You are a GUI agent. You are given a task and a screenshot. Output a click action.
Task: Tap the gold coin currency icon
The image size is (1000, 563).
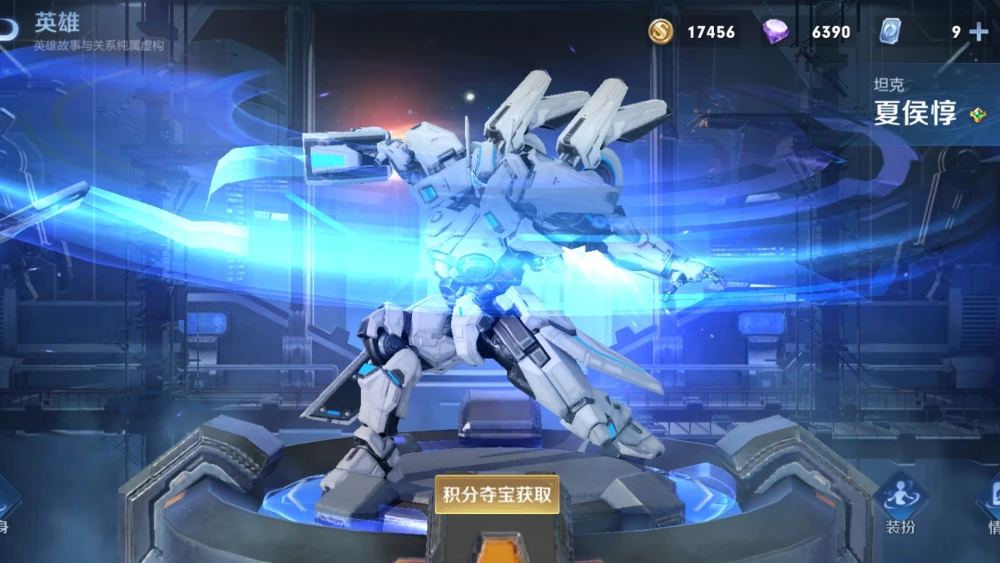point(660,32)
